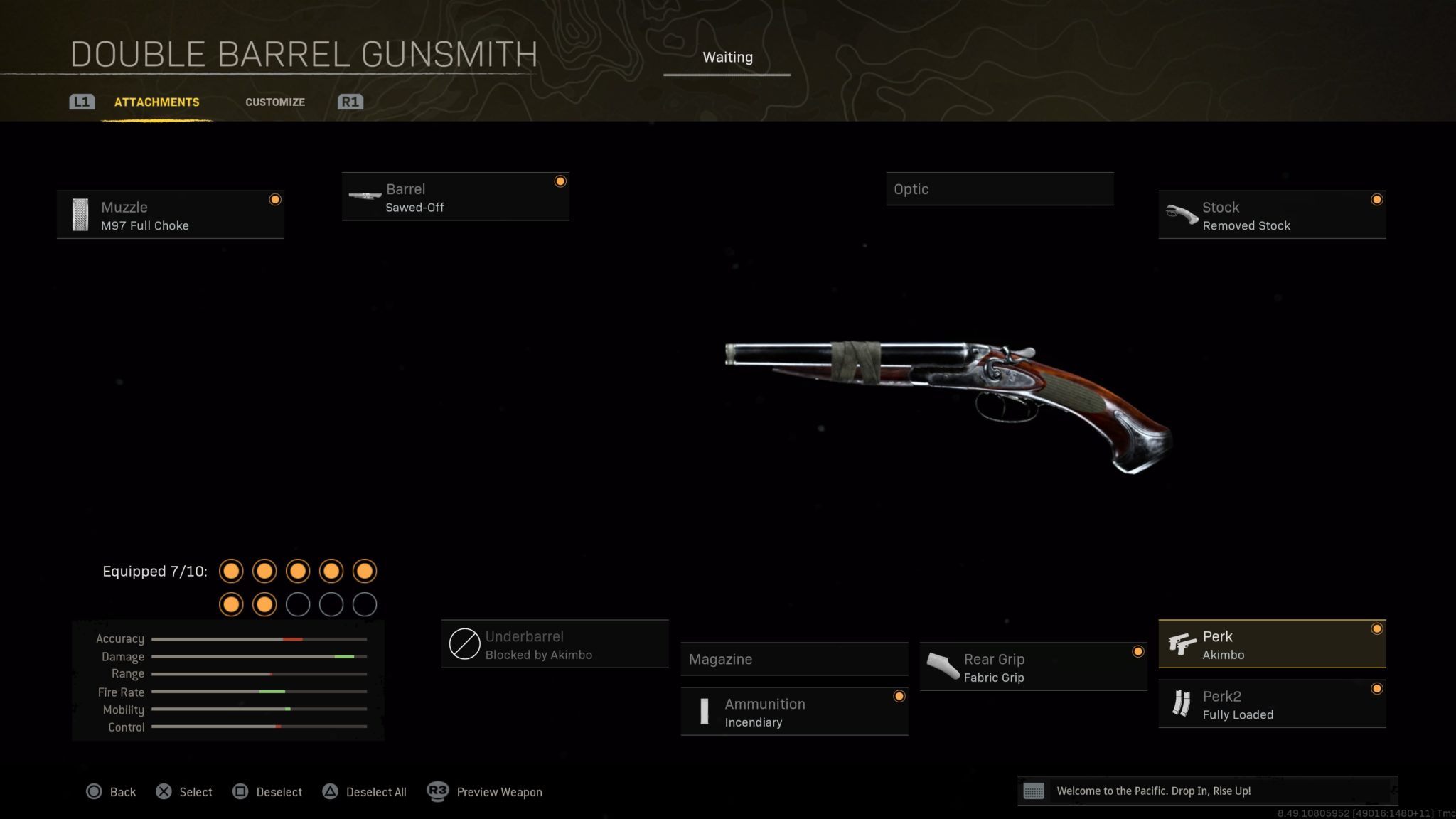The width and height of the screenshot is (1456, 819).
Task: Switch to the Customize tab
Action: click(274, 102)
